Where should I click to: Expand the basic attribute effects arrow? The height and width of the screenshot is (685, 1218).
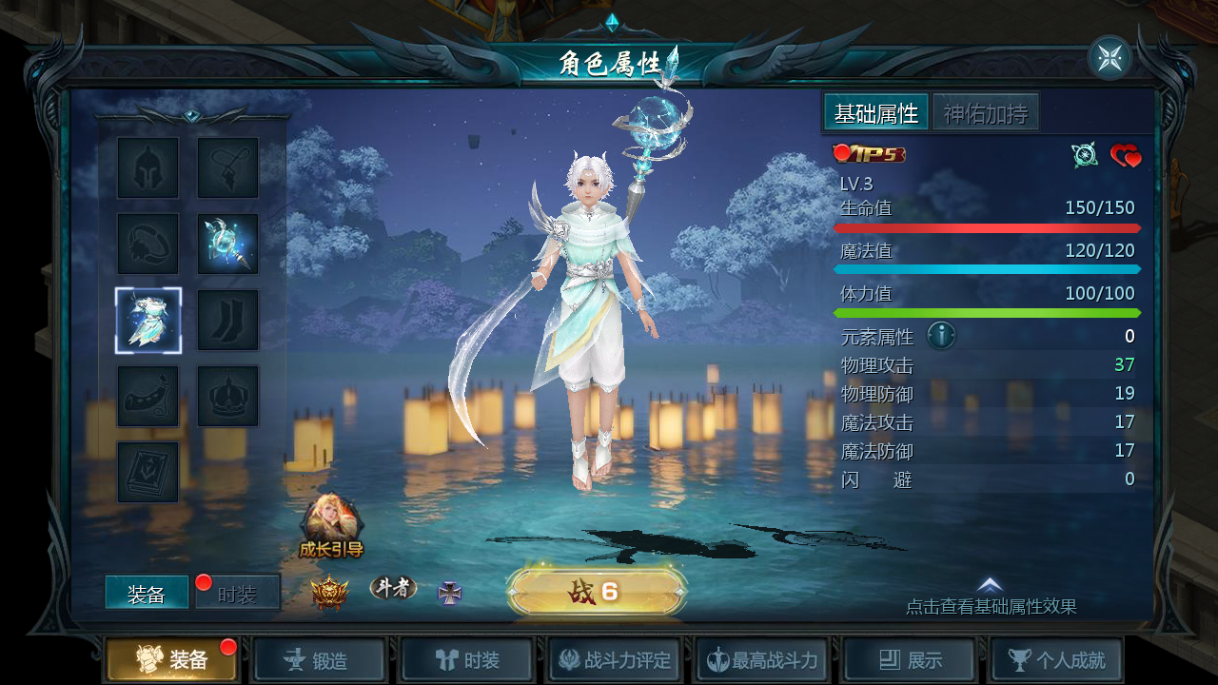989,586
